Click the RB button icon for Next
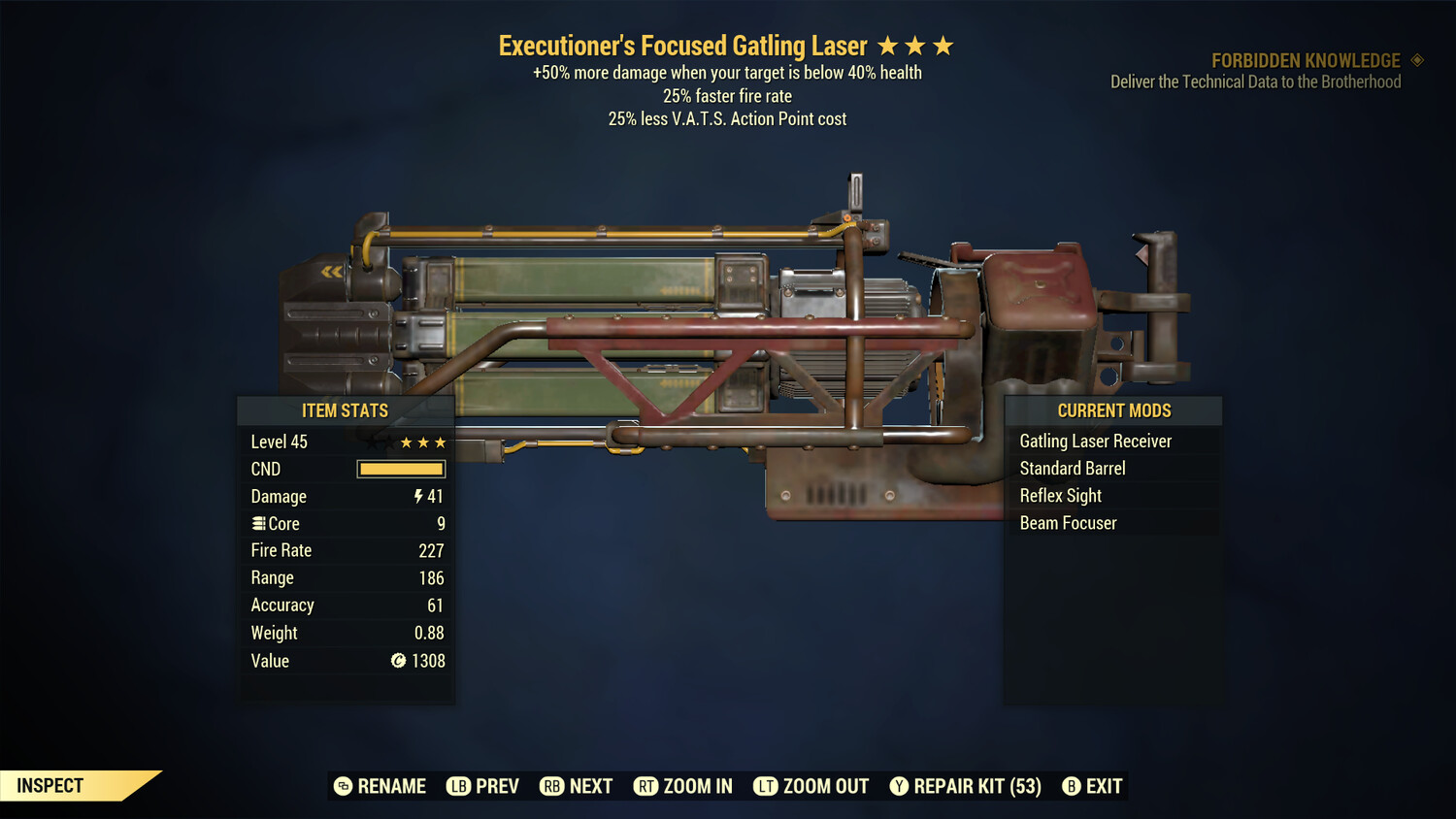 [552, 786]
